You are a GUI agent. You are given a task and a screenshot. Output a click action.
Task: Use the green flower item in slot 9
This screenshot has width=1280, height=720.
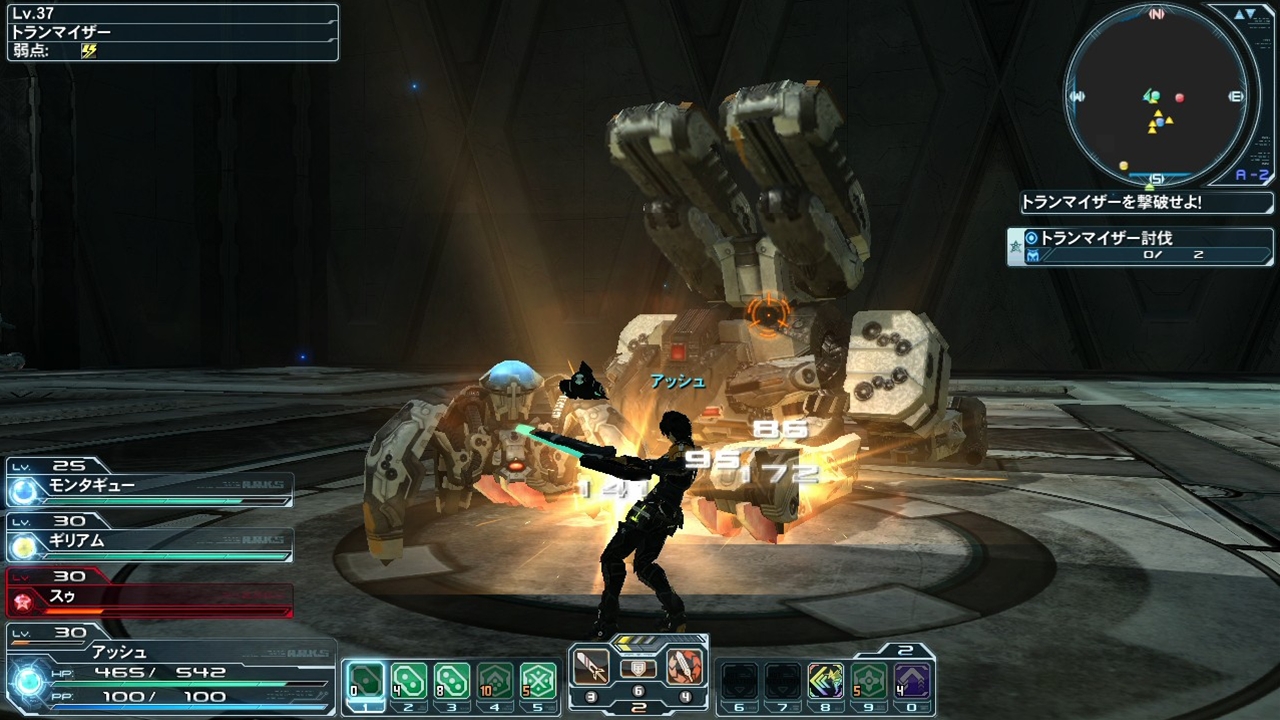tap(869, 680)
